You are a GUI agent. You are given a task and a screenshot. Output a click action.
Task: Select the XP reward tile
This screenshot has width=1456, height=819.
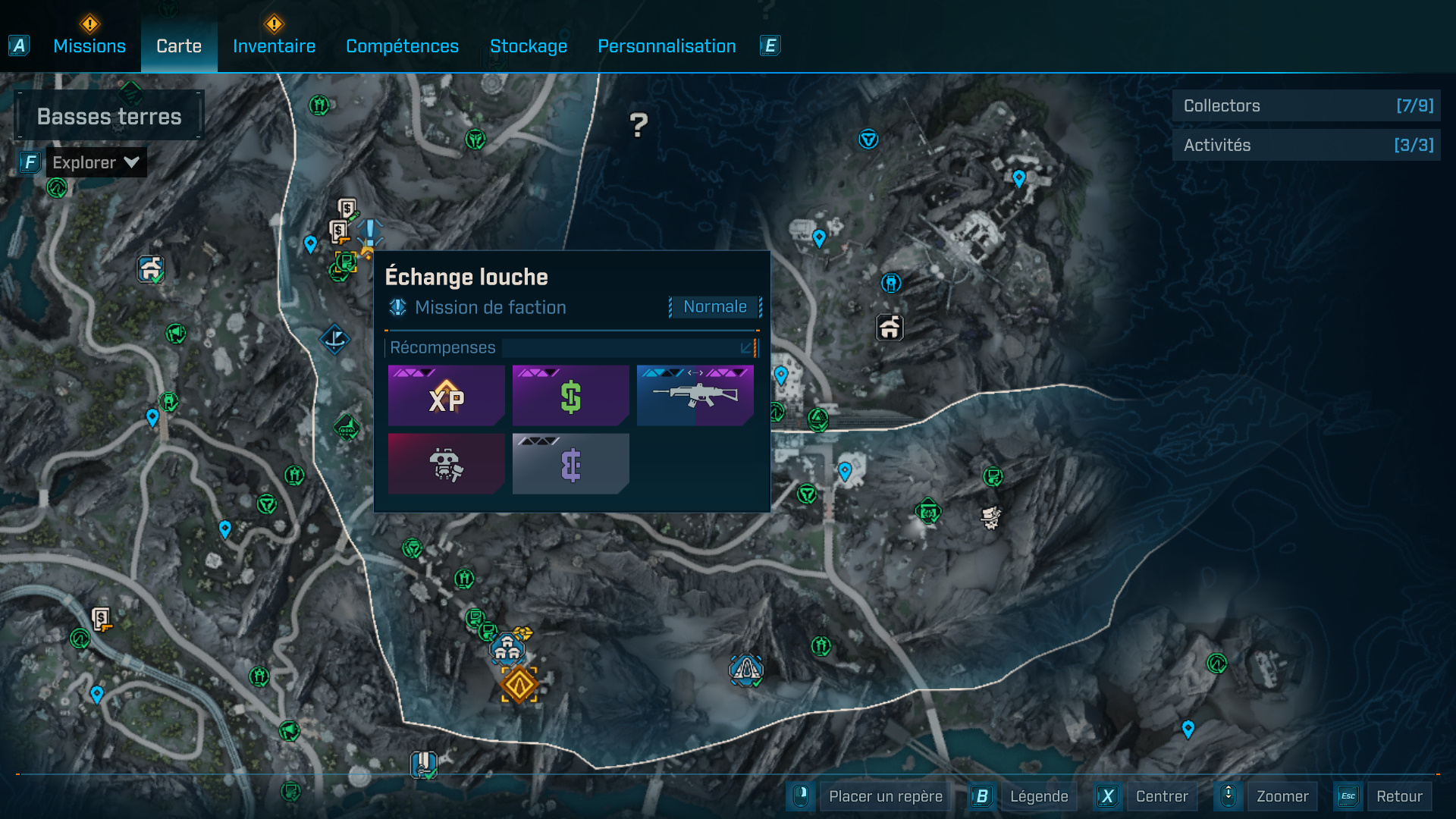pyautogui.click(x=446, y=396)
